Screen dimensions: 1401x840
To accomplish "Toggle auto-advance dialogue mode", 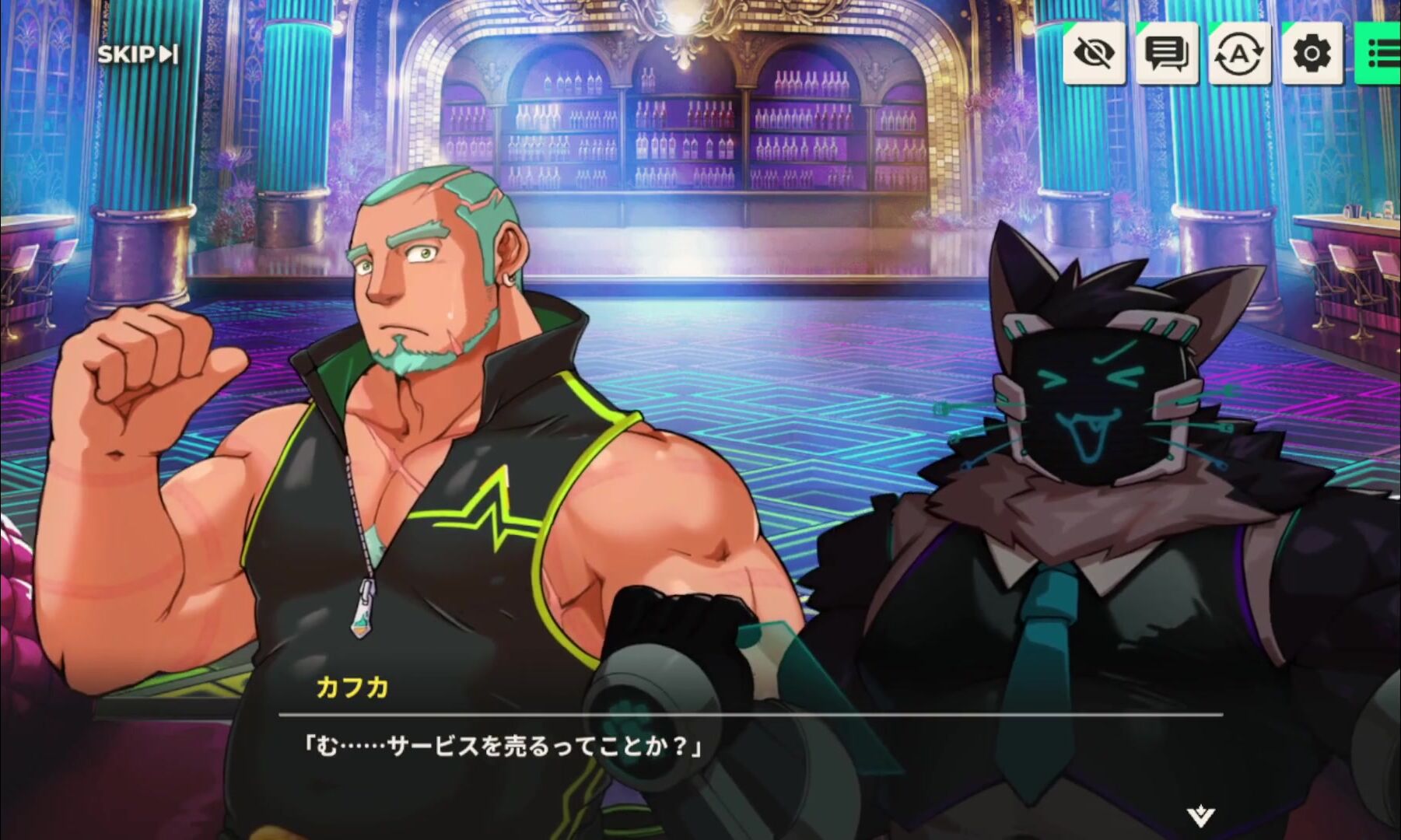I will point(1239,53).
